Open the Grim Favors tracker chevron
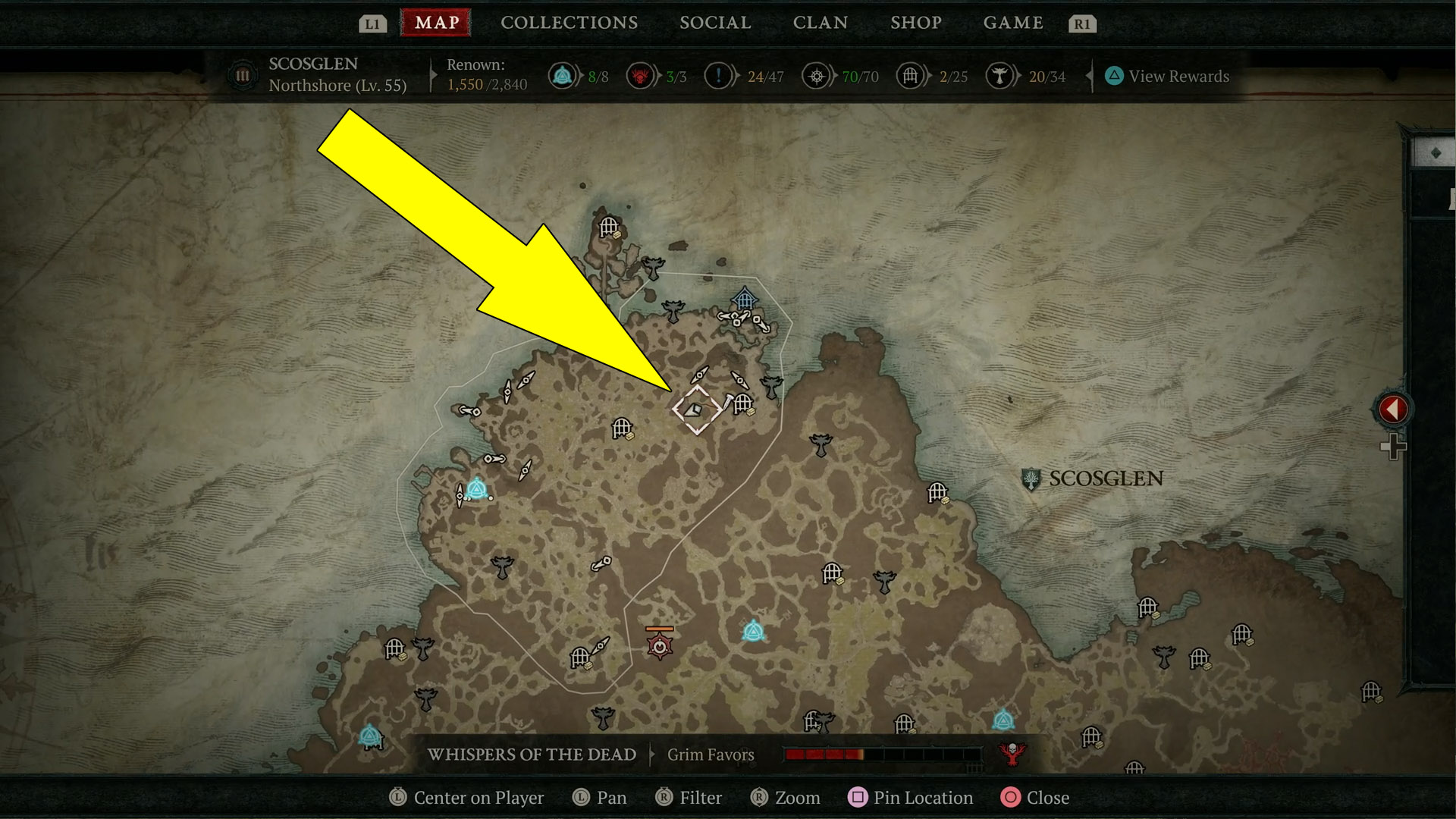This screenshot has width=1456, height=819. (653, 755)
